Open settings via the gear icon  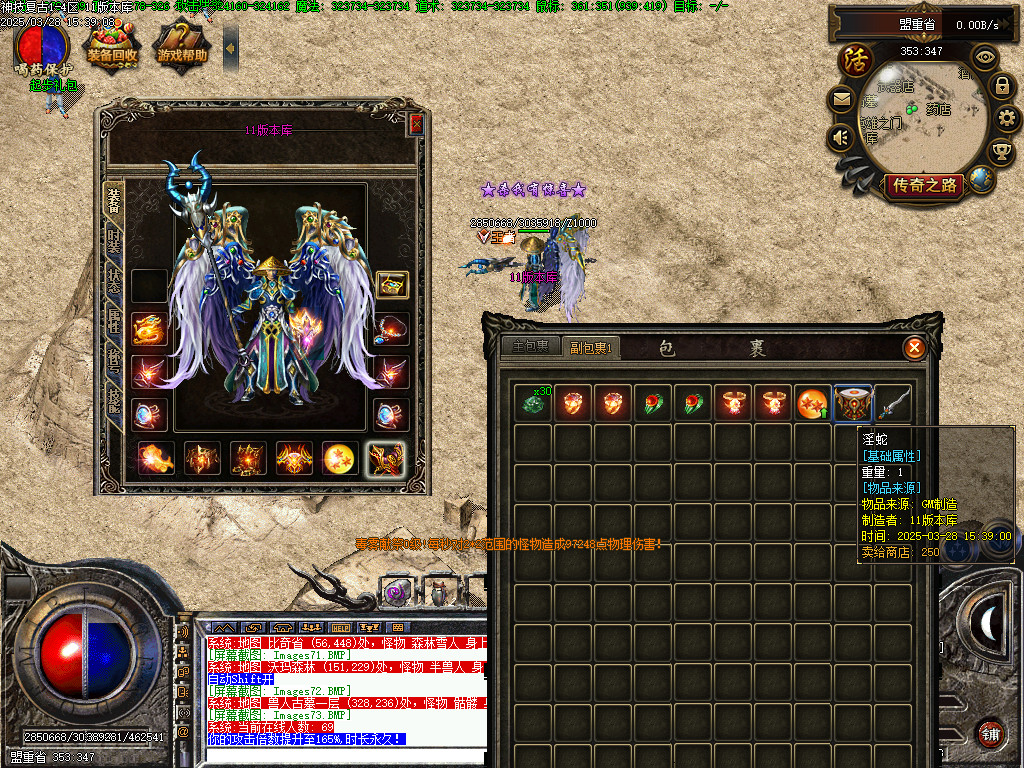coord(1008,119)
